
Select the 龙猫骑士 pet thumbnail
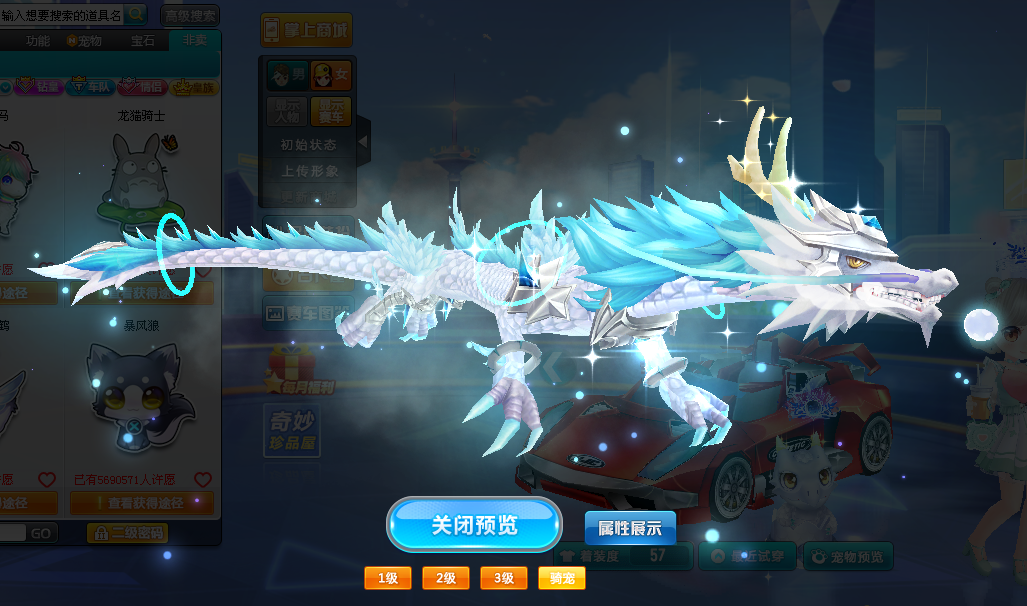pos(140,180)
